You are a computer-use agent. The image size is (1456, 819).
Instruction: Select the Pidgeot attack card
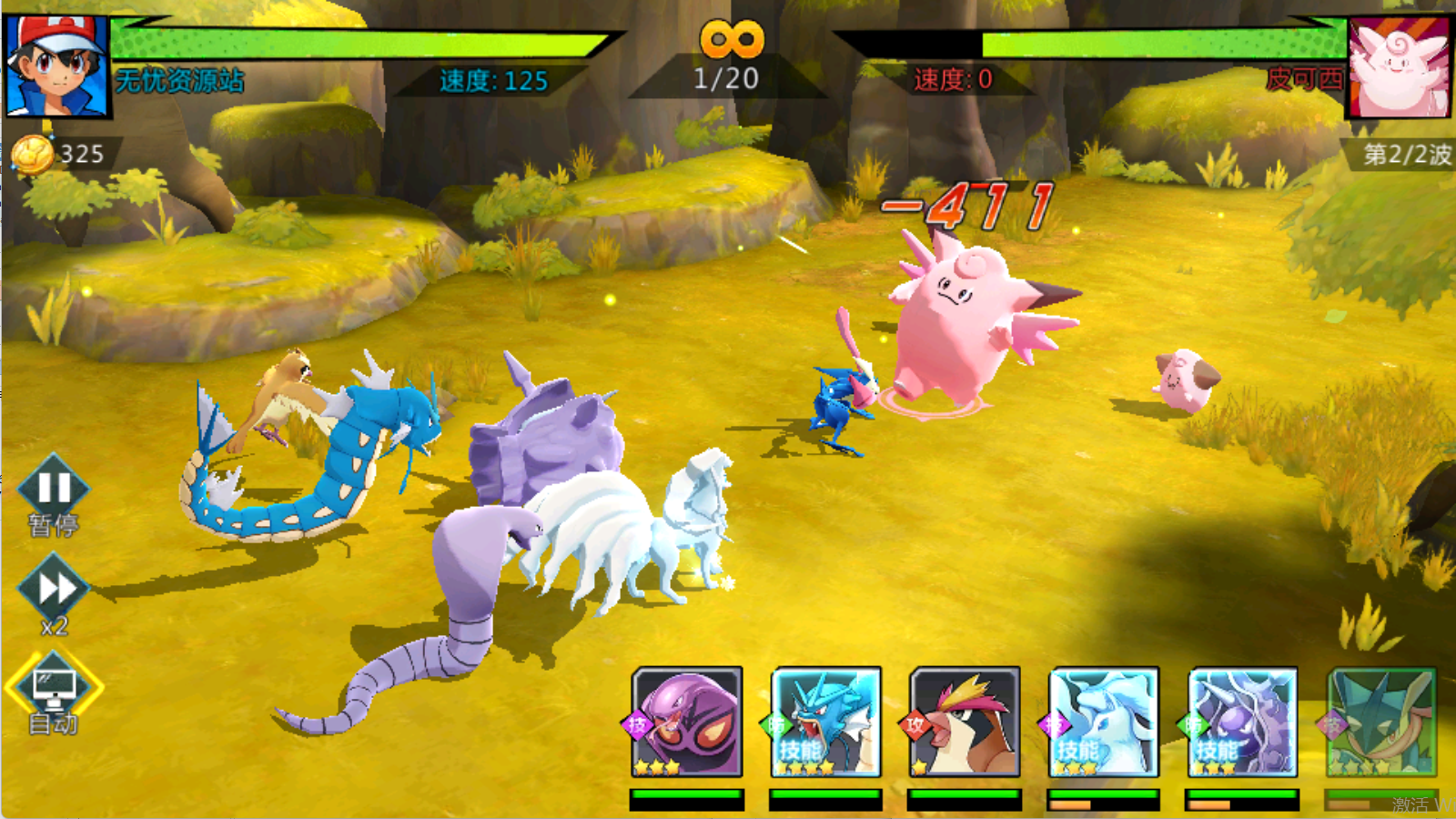click(965, 722)
